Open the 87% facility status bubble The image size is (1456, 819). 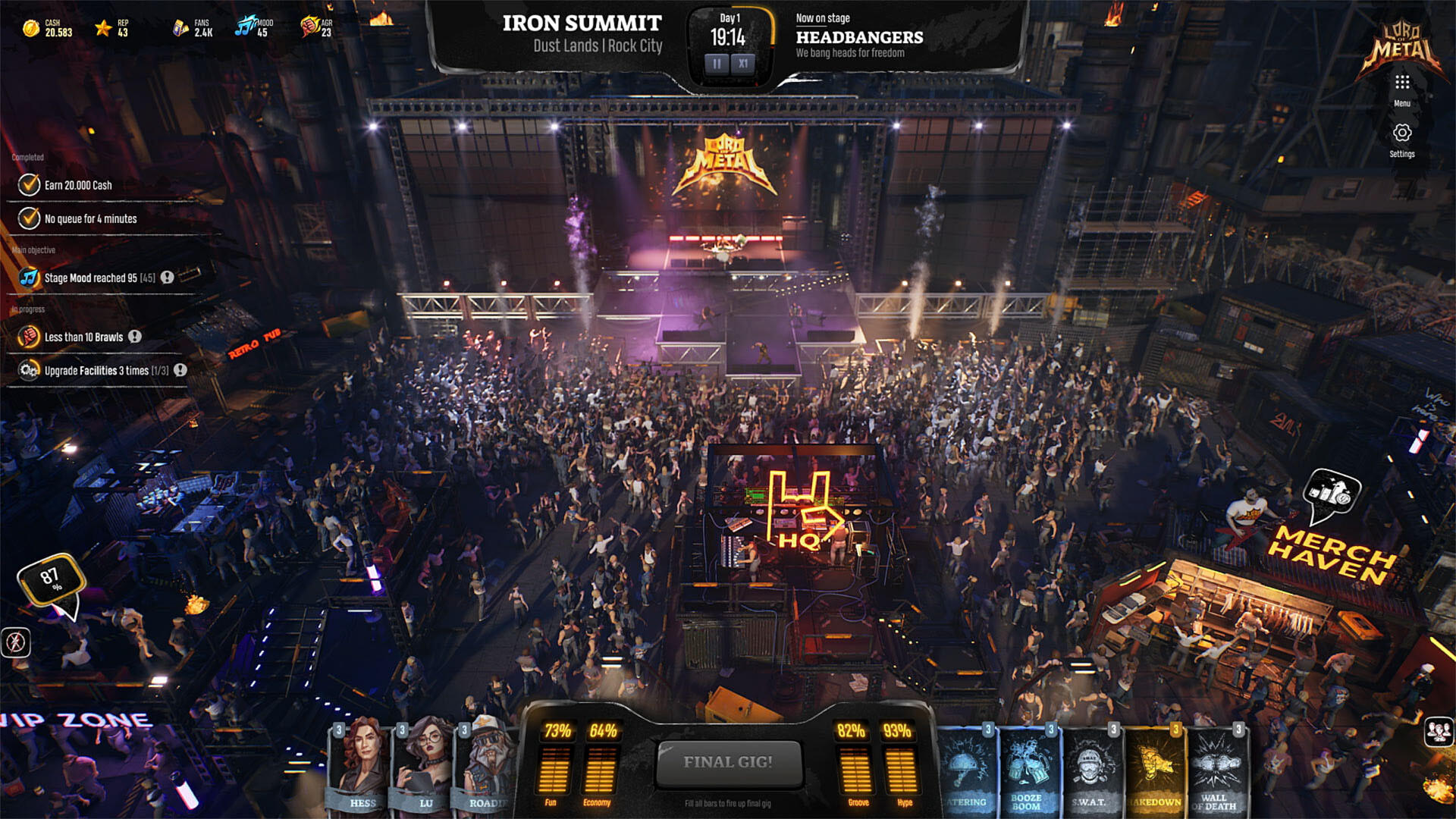52,580
